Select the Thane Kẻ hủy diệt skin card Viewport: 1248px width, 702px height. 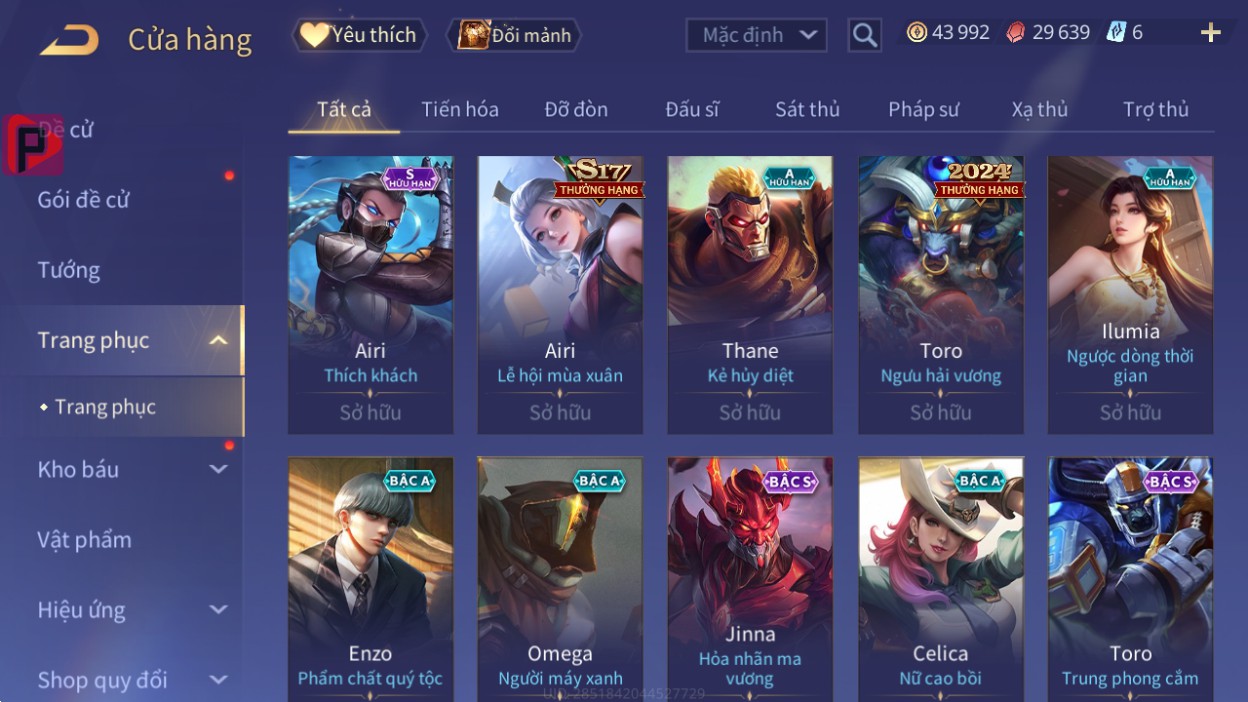tap(750, 294)
